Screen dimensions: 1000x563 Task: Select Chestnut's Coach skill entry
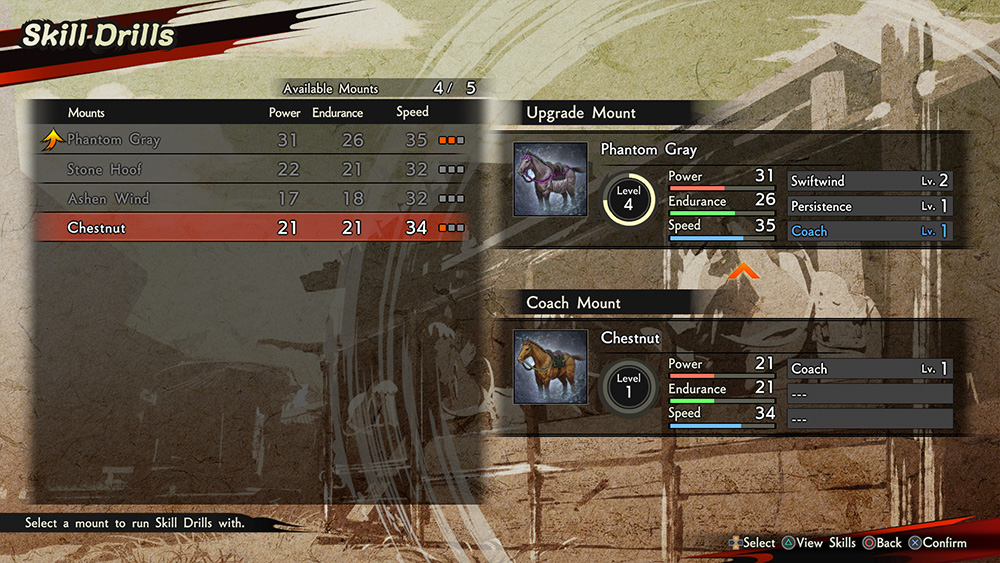coord(870,369)
